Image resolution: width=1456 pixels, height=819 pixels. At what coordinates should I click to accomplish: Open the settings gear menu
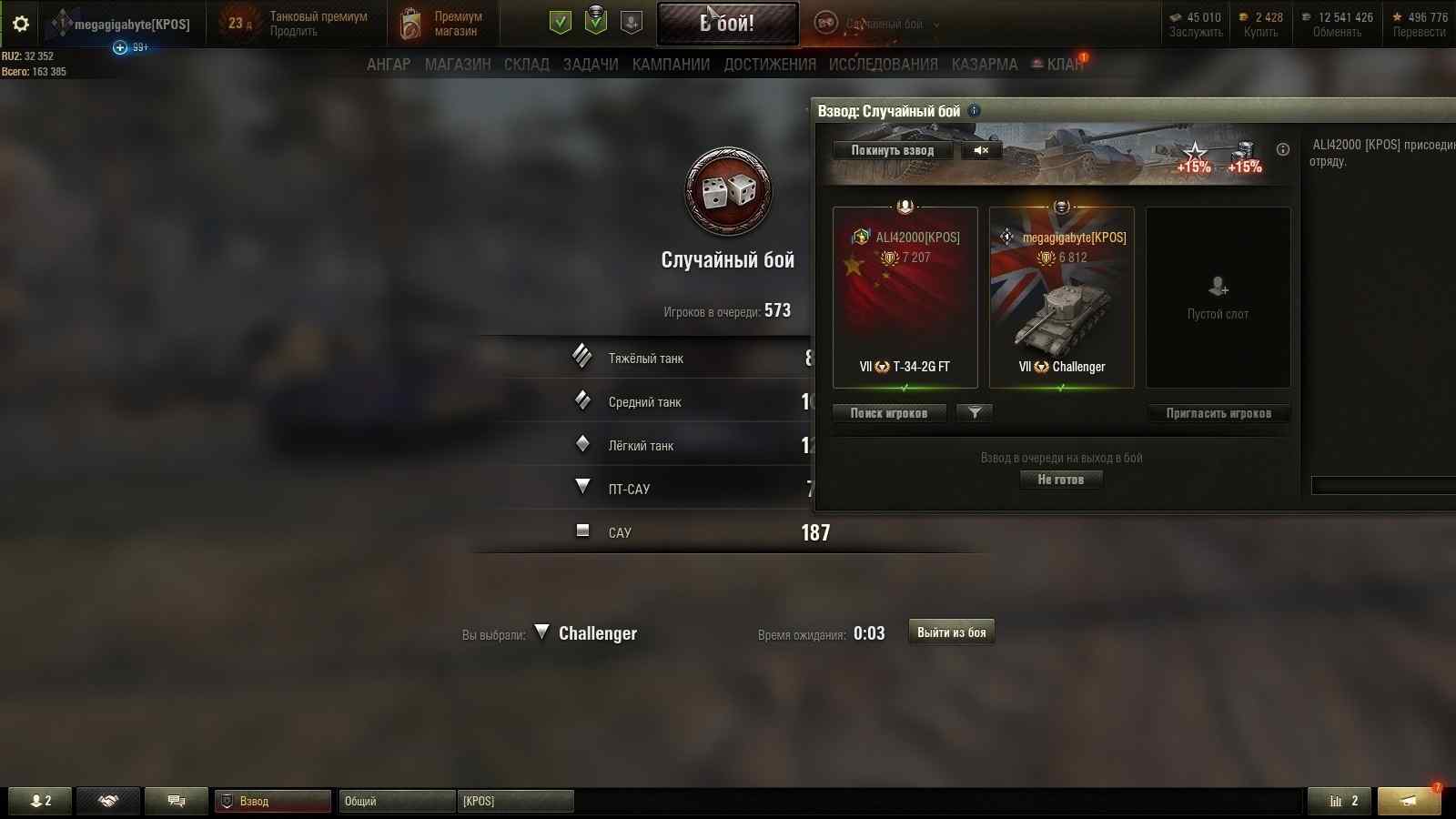(20, 24)
